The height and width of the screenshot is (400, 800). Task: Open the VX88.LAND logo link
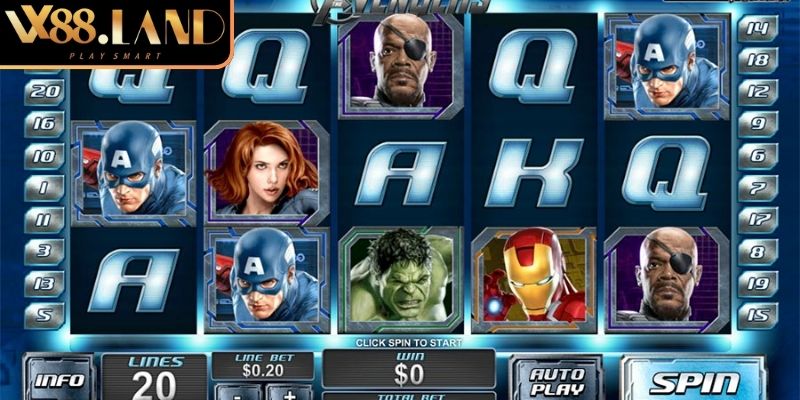coord(115,34)
